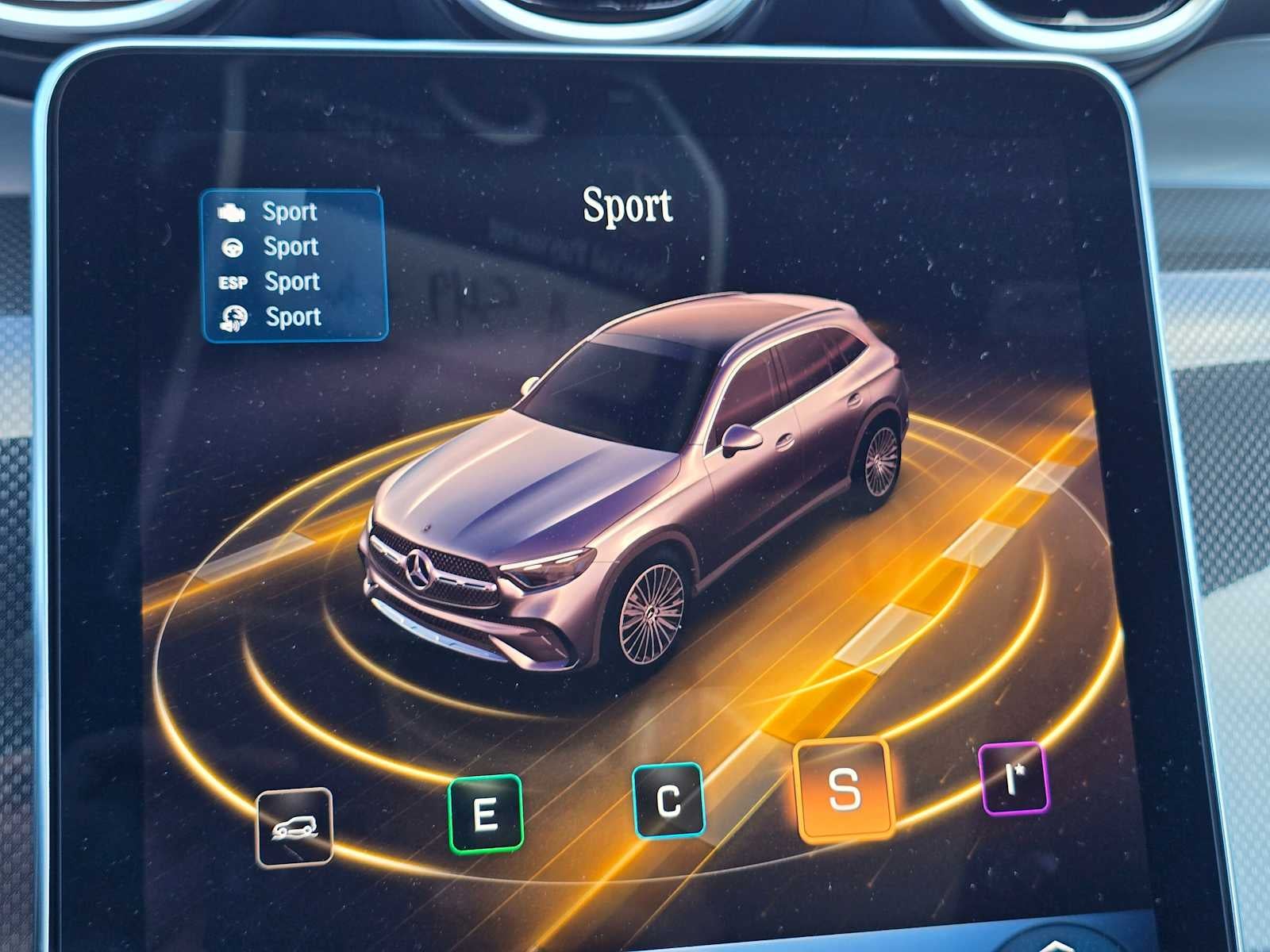
Task: Click the engine icon in the Sport settings panel
Action: [233, 210]
